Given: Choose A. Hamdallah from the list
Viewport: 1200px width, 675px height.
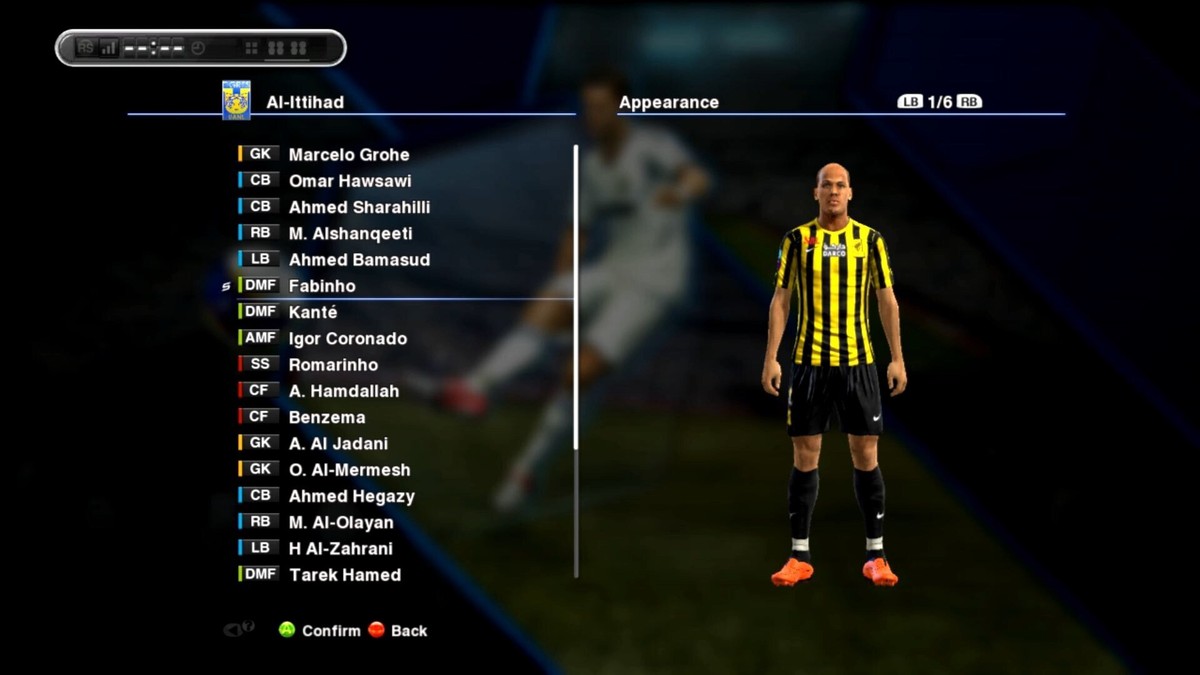Looking at the screenshot, I should click(x=343, y=391).
